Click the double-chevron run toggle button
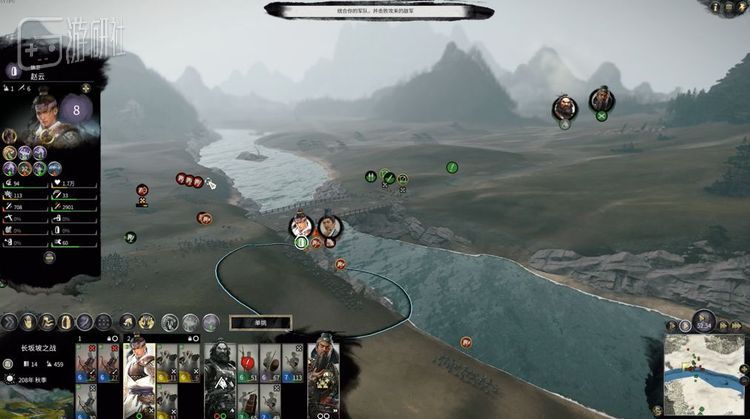Viewport: 750px width, 419px height. point(10,322)
